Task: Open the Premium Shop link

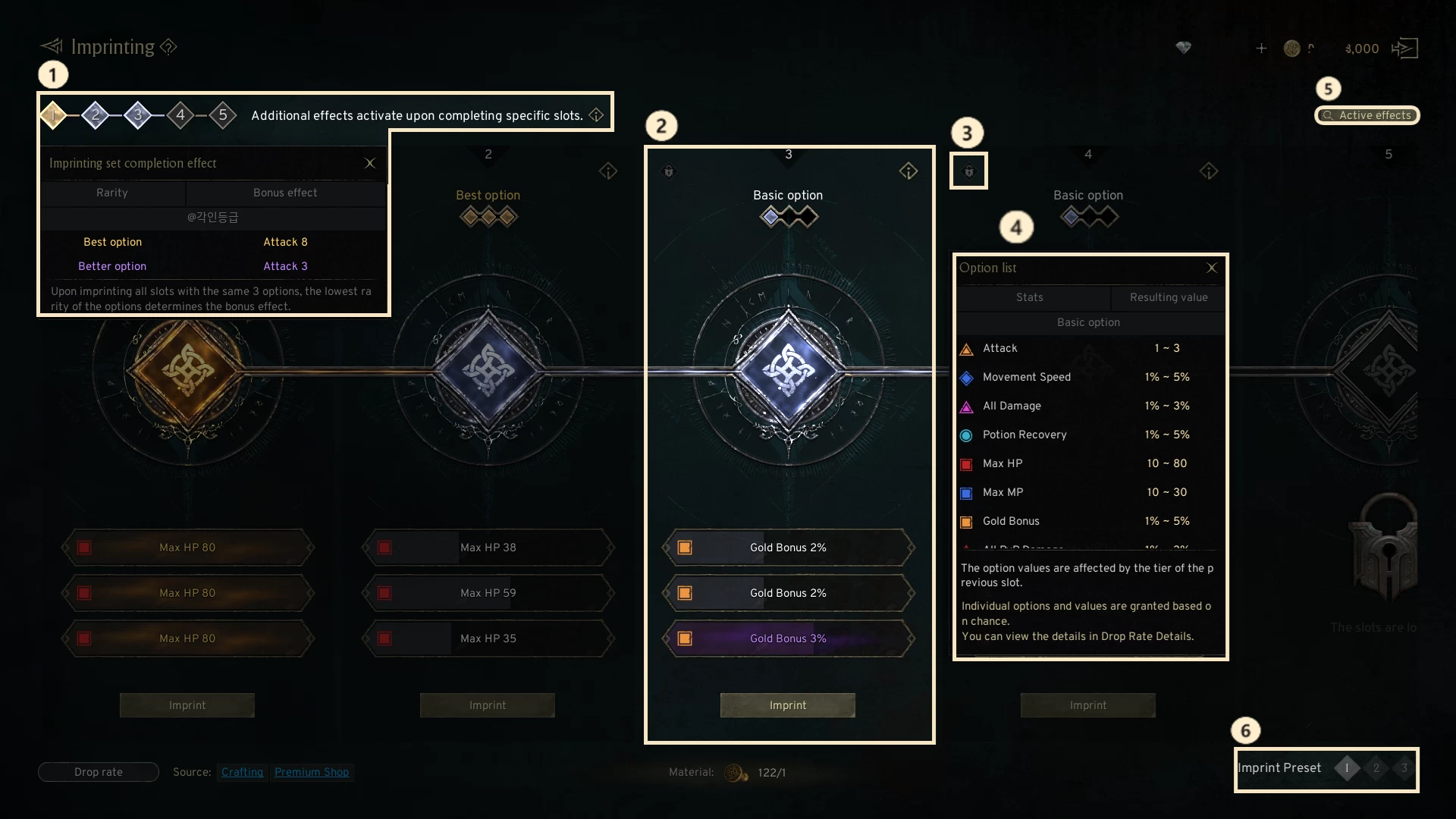Action: coord(312,772)
